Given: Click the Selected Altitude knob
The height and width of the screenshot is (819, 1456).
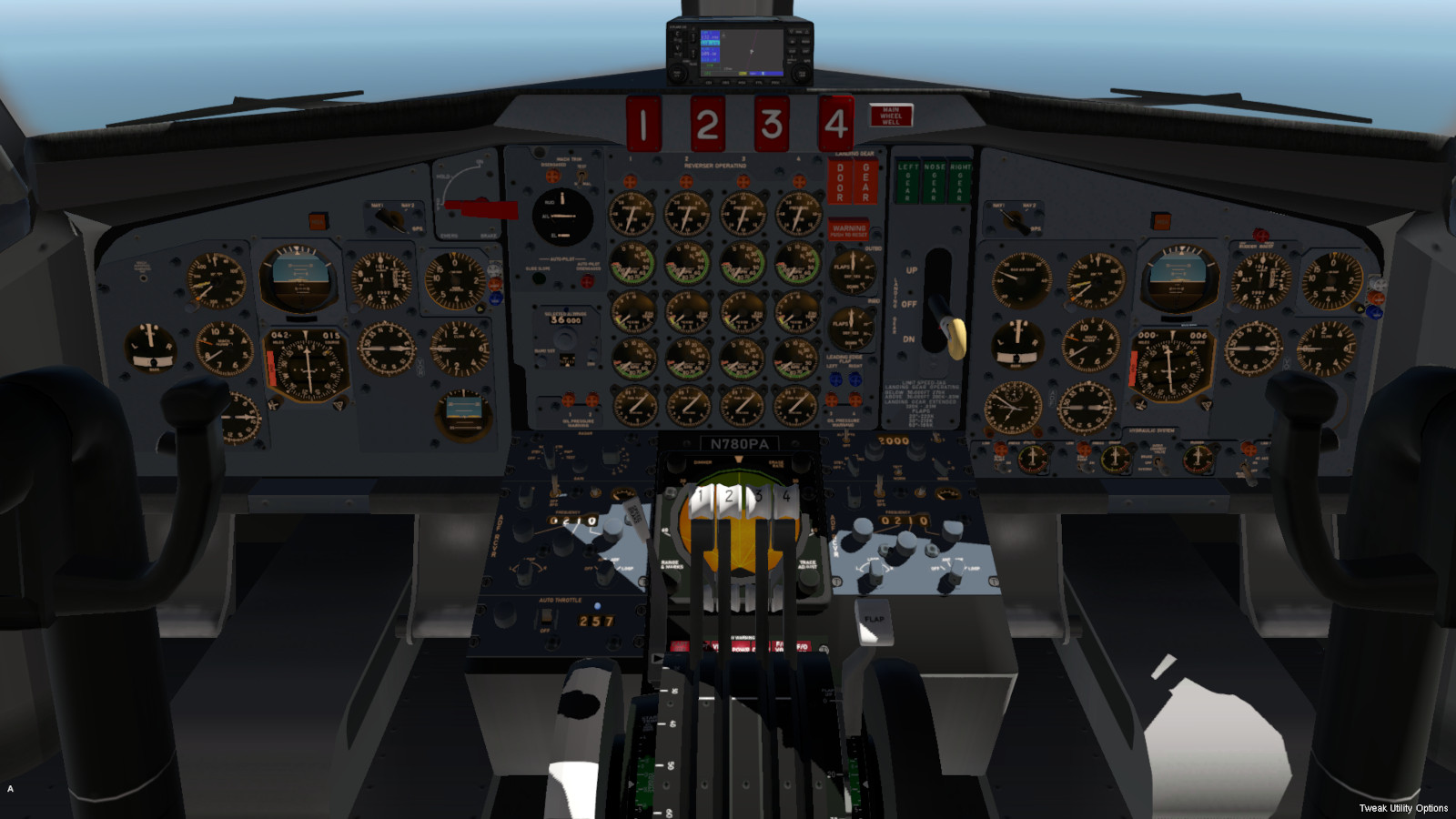Looking at the screenshot, I should pyautogui.click(x=565, y=339).
